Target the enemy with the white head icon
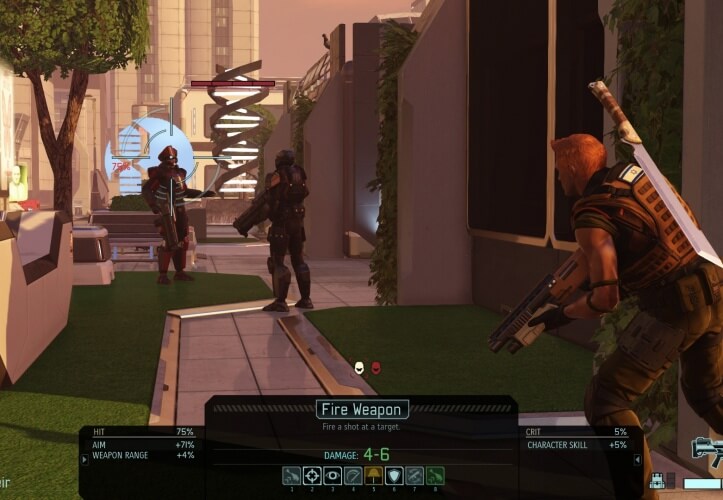723x500 pixels. (x=359, y=368)
